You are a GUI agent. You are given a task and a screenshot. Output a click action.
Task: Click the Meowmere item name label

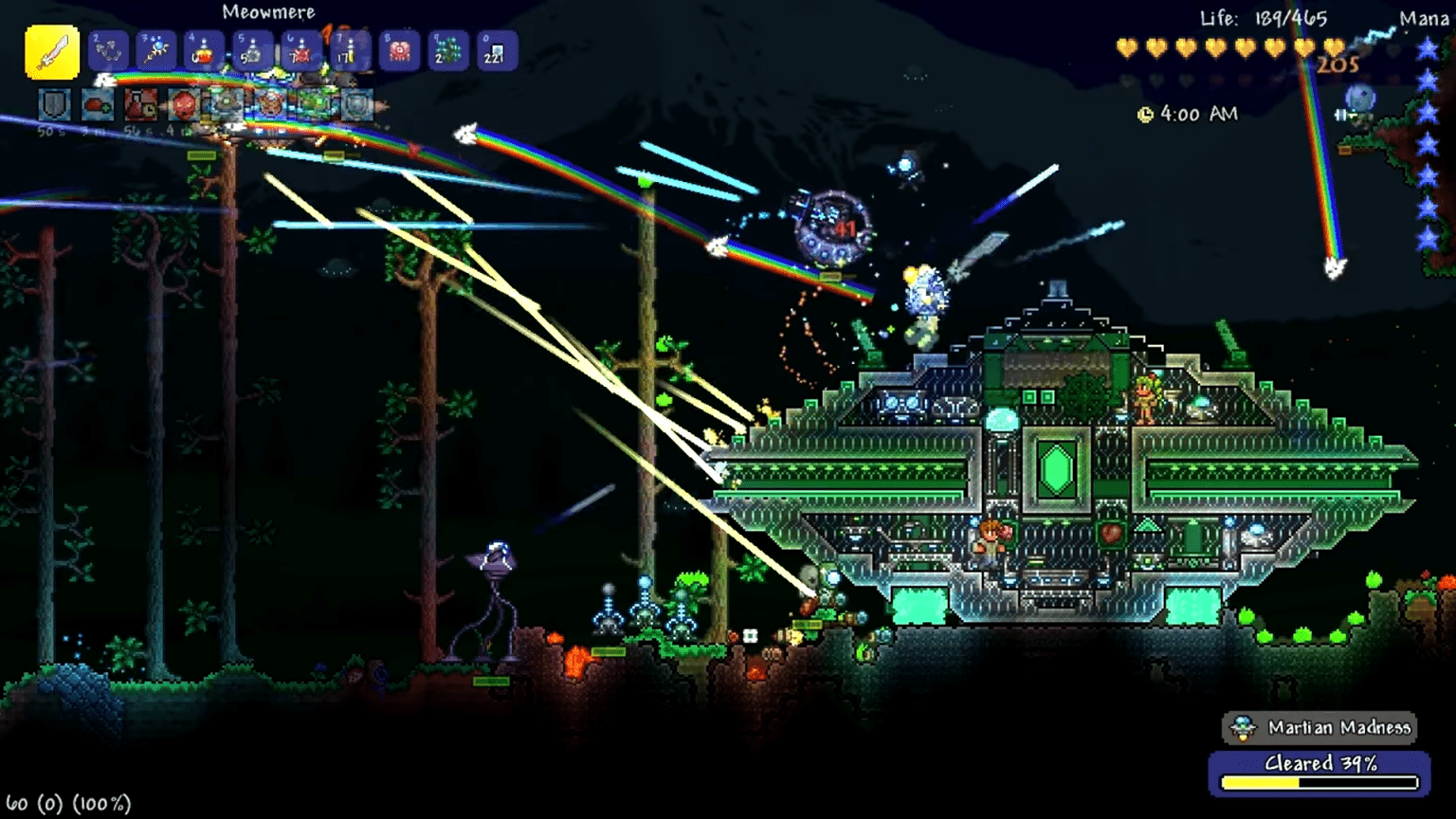tap(268, 12)
